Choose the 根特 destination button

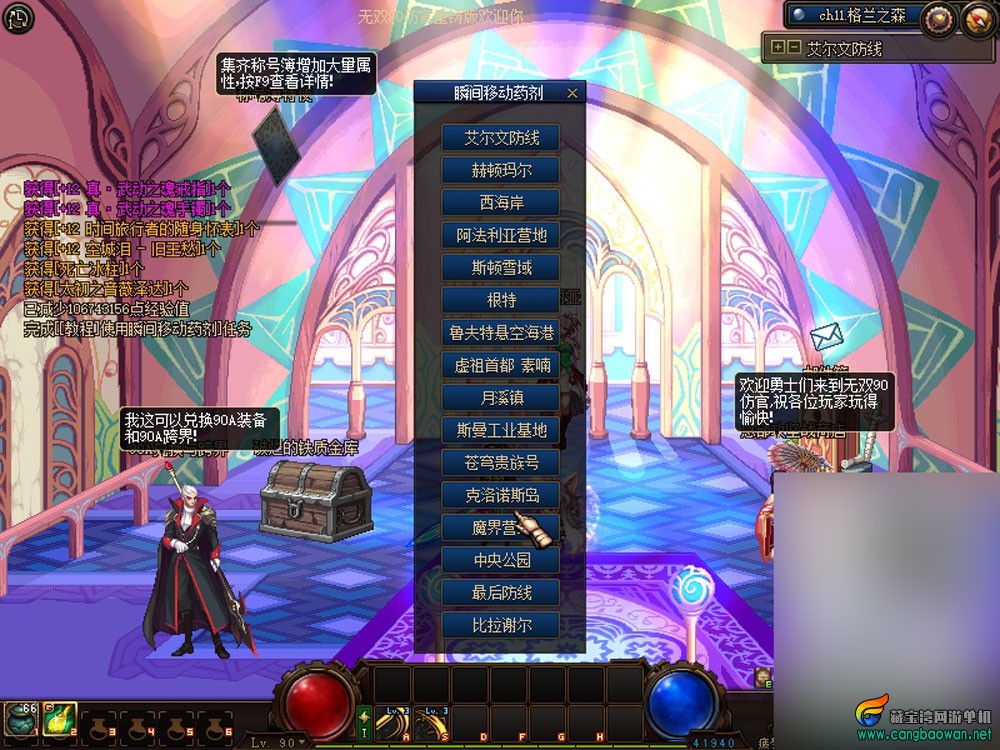pyautogui.click(x=500, y=300)
